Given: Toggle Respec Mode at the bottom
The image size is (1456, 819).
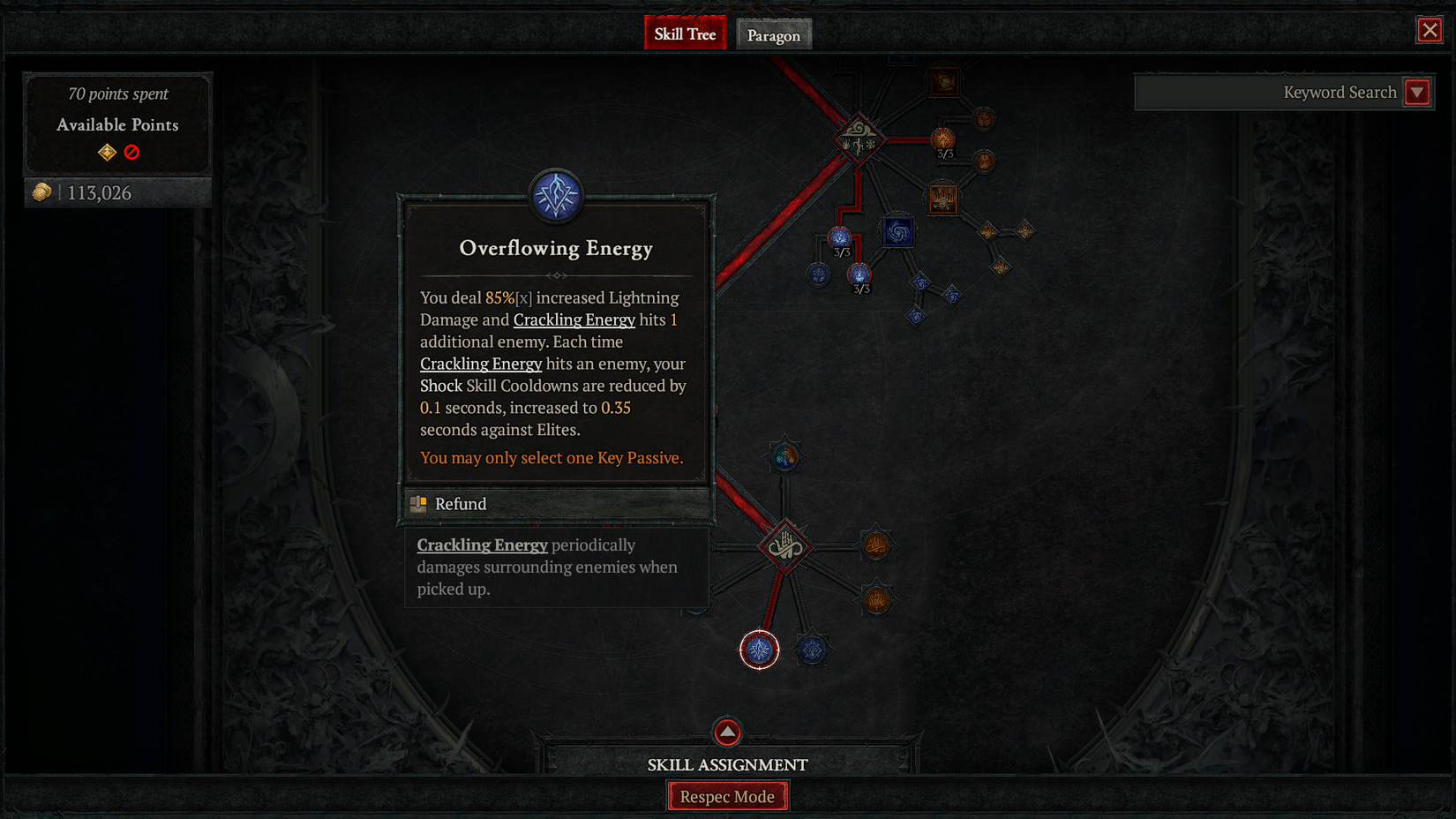Looking at the screenshot, I should (x=727, y=795).
